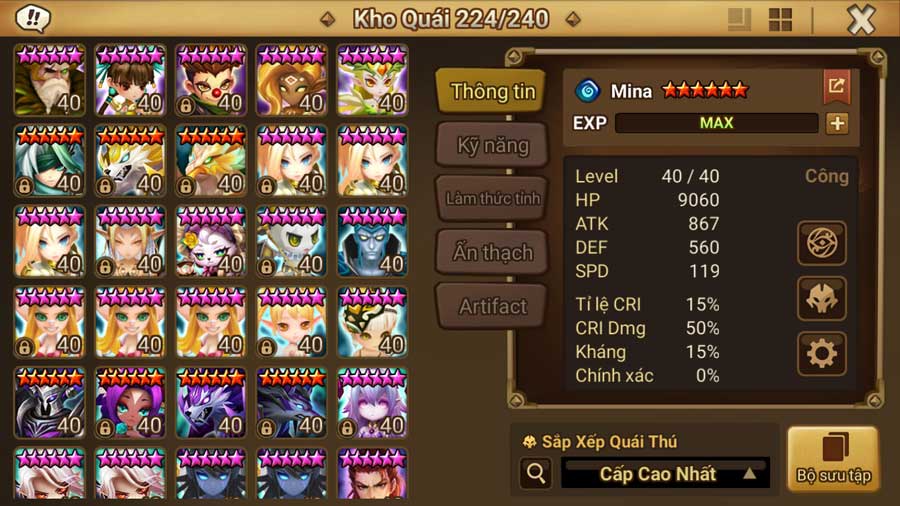Image resolution: width=900 pixels, height=506 pixels.
Task: Open the Kỹ năng tab
Action: pyautogui.click(x=491, y=146)
